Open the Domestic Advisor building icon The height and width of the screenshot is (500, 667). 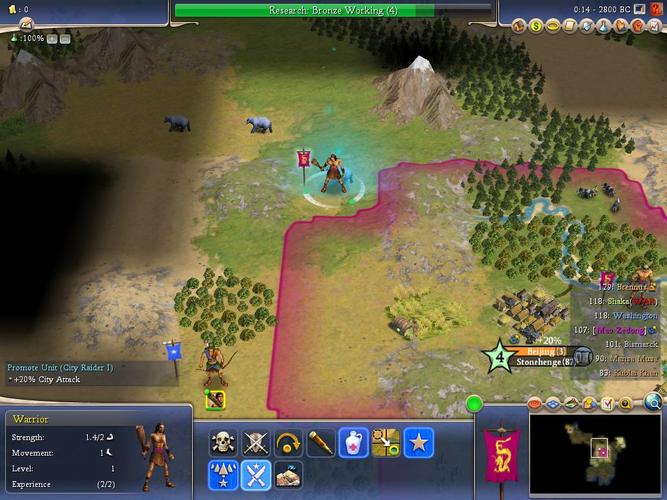519,25
